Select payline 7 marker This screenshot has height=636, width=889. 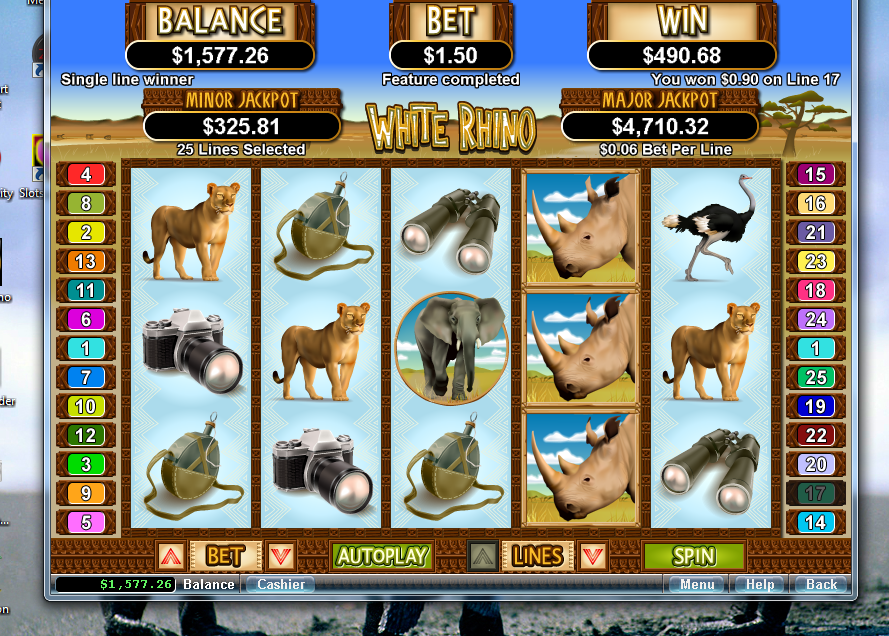pyautogui.click(x=86, y=378)
